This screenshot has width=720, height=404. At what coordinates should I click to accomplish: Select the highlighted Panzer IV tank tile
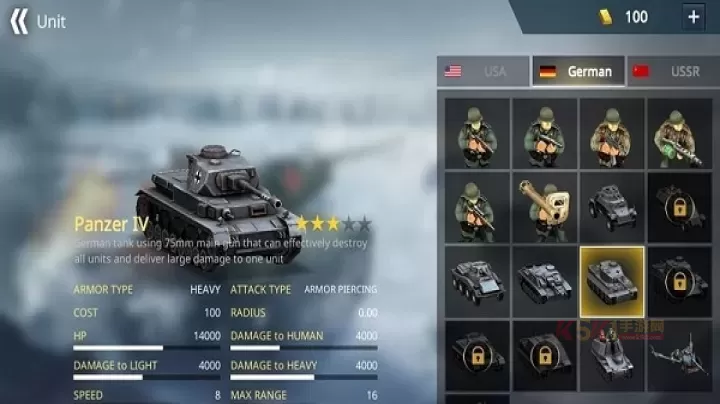[611, 282]
